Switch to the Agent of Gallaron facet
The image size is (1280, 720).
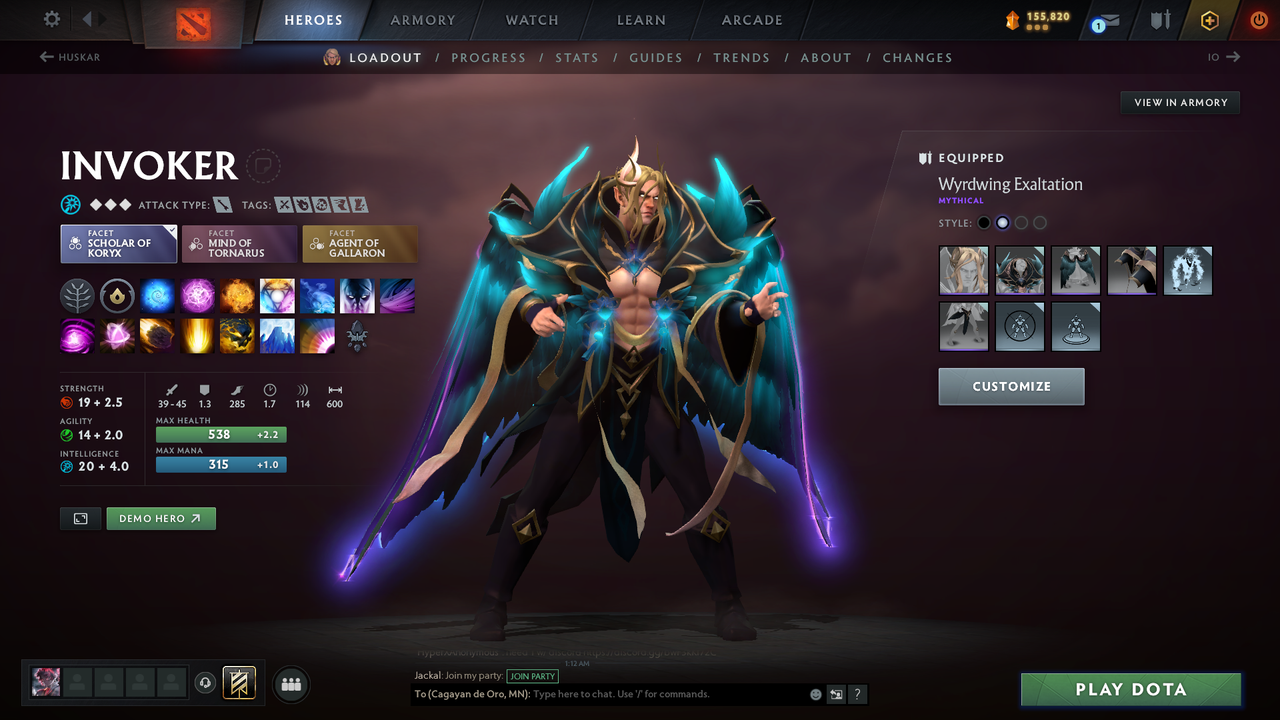click(360, 243)
